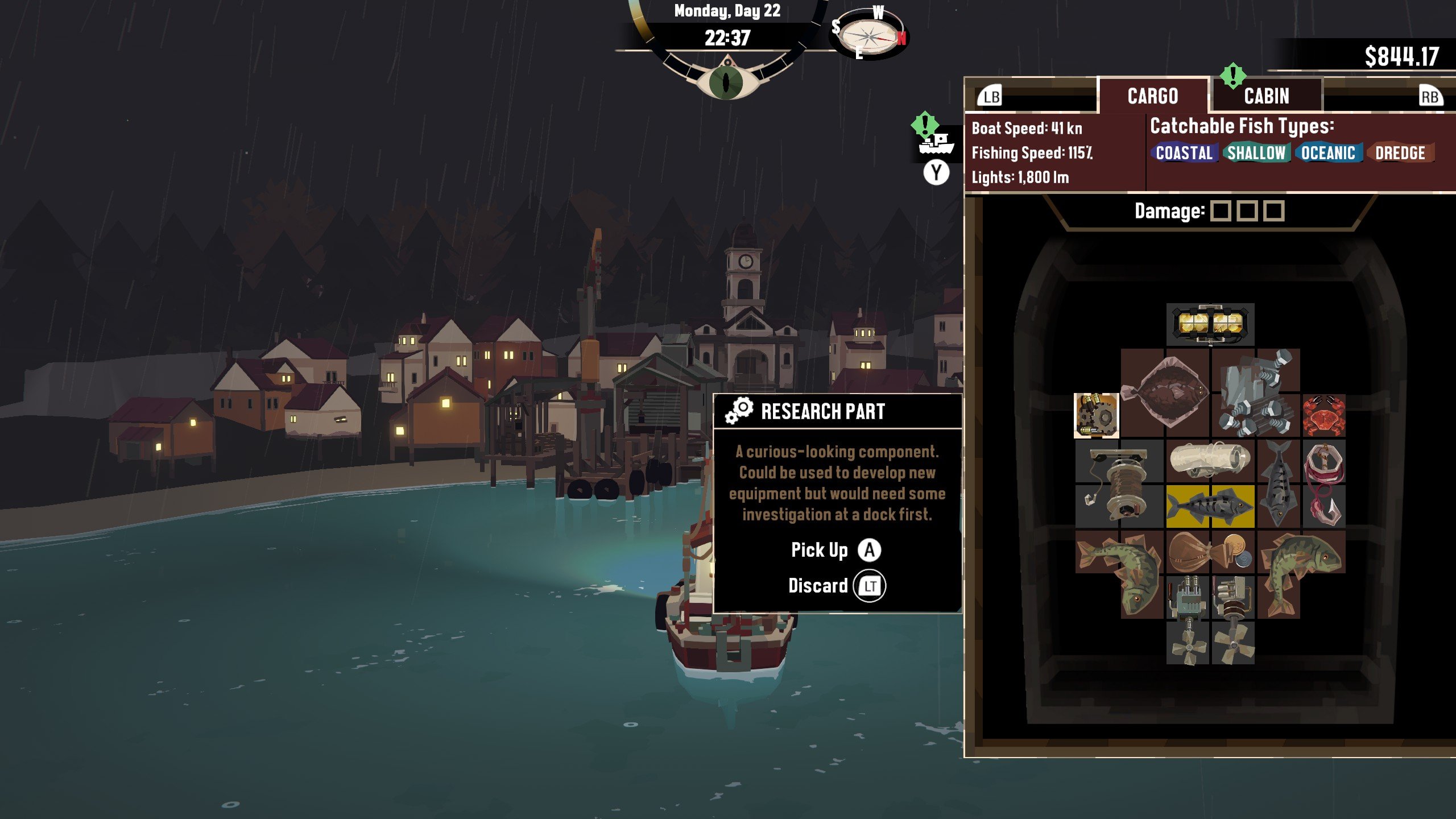Viewport: 1456px width, 819px height.
Task: Switch to the CABIN tab
Action: coord(1266,96)
